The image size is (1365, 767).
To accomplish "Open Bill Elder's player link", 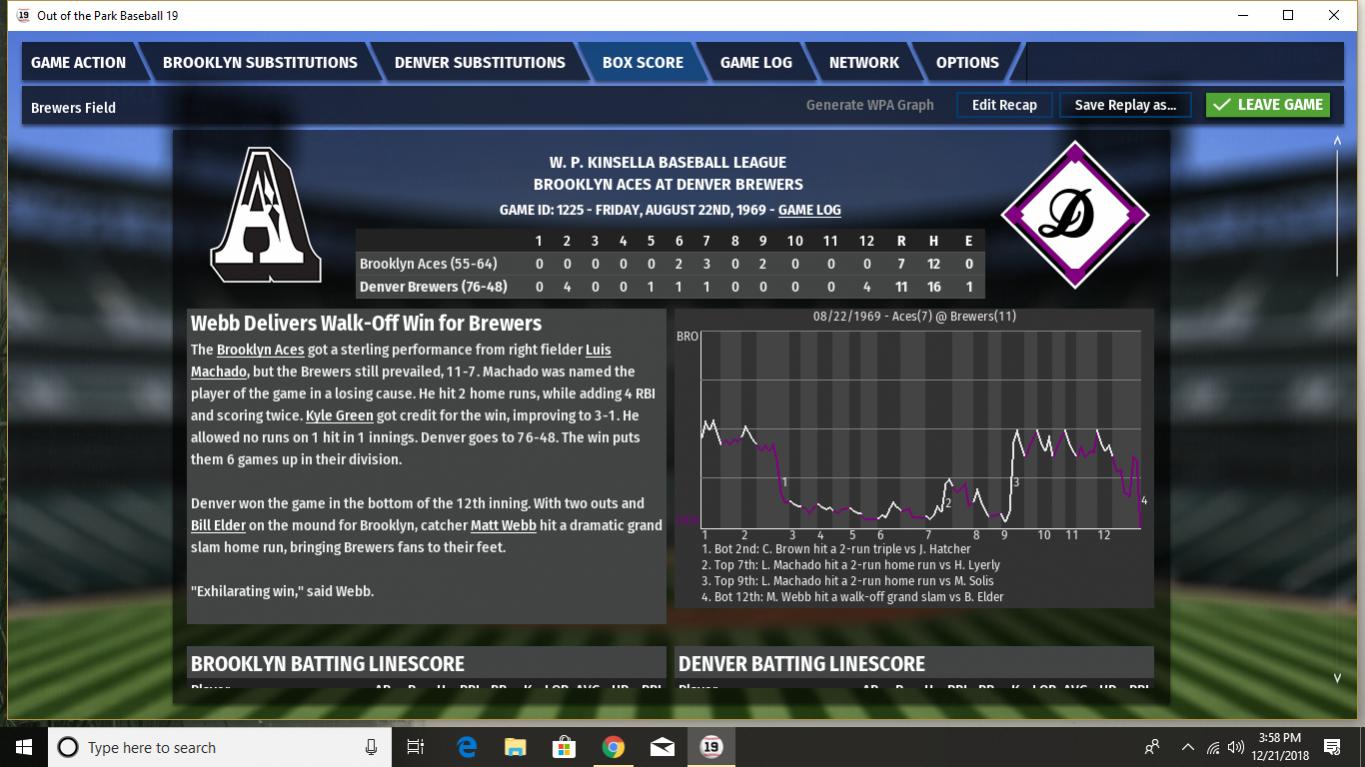I will 216,526.
